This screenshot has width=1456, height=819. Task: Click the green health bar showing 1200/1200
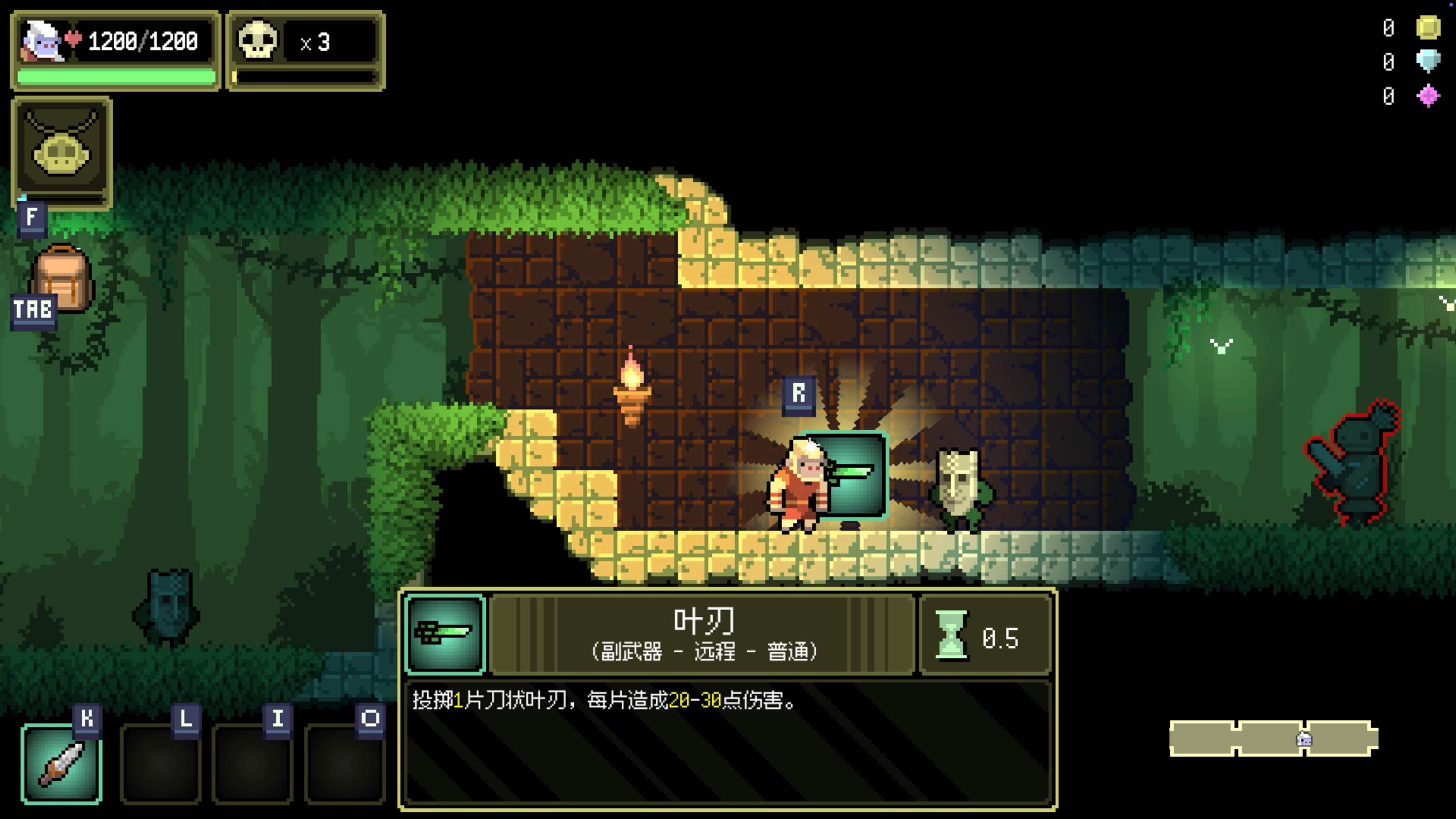click(116, 75)
